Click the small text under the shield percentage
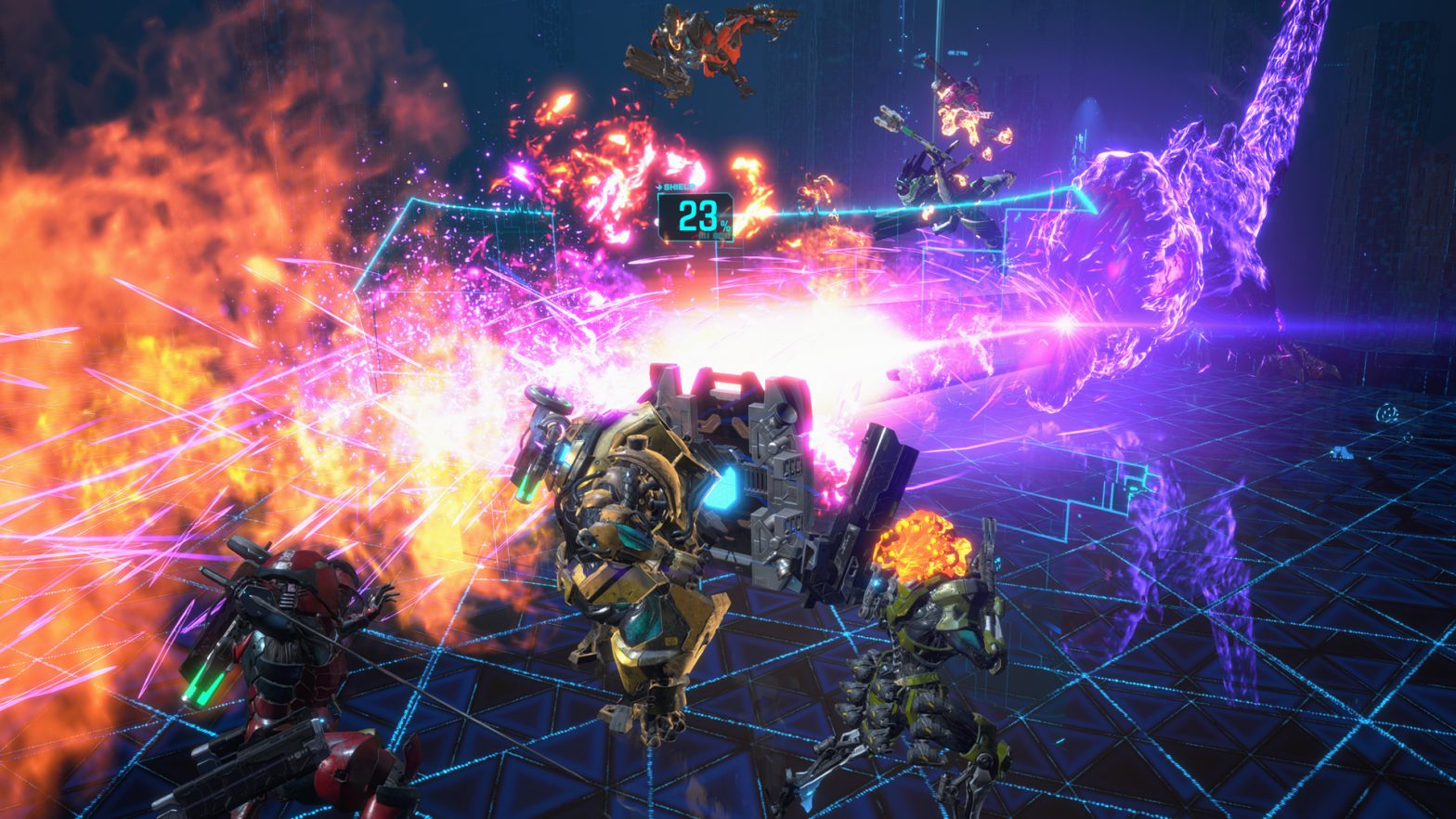This screenshot has width=1456, height=819. point(712,237)
